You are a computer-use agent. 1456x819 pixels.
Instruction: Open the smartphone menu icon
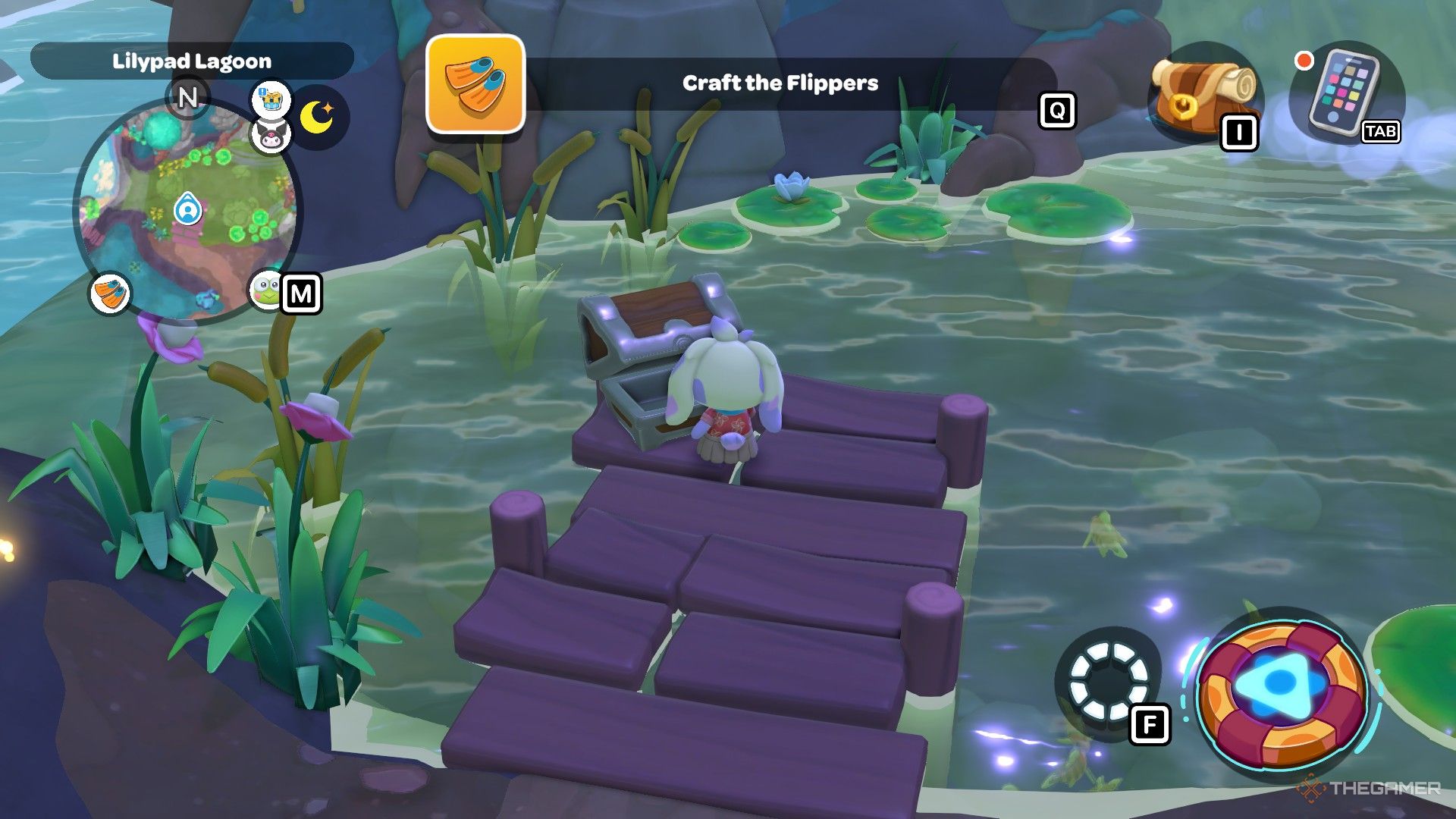1344,92
